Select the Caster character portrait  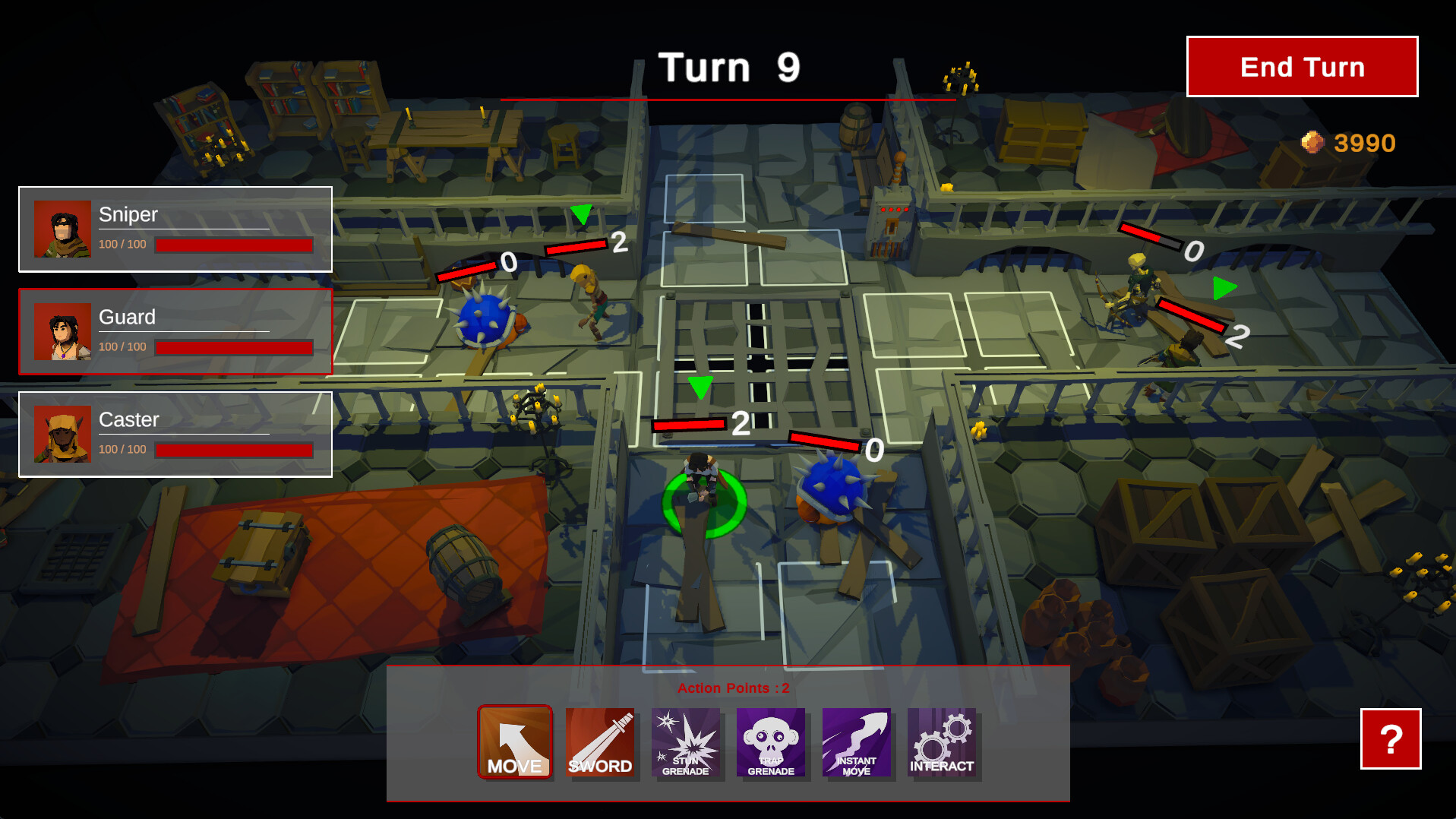[62, 435]
